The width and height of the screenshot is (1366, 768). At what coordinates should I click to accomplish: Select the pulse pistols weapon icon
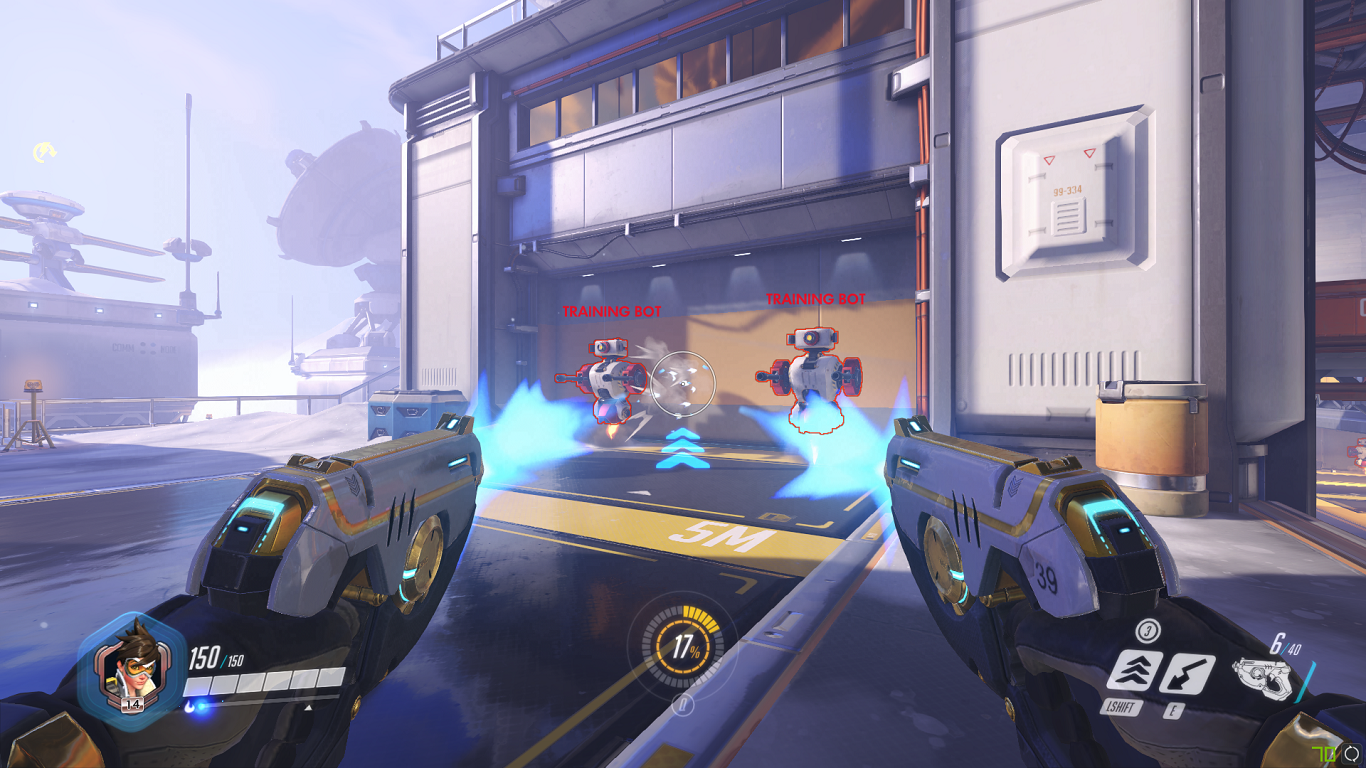[1261, 678]
